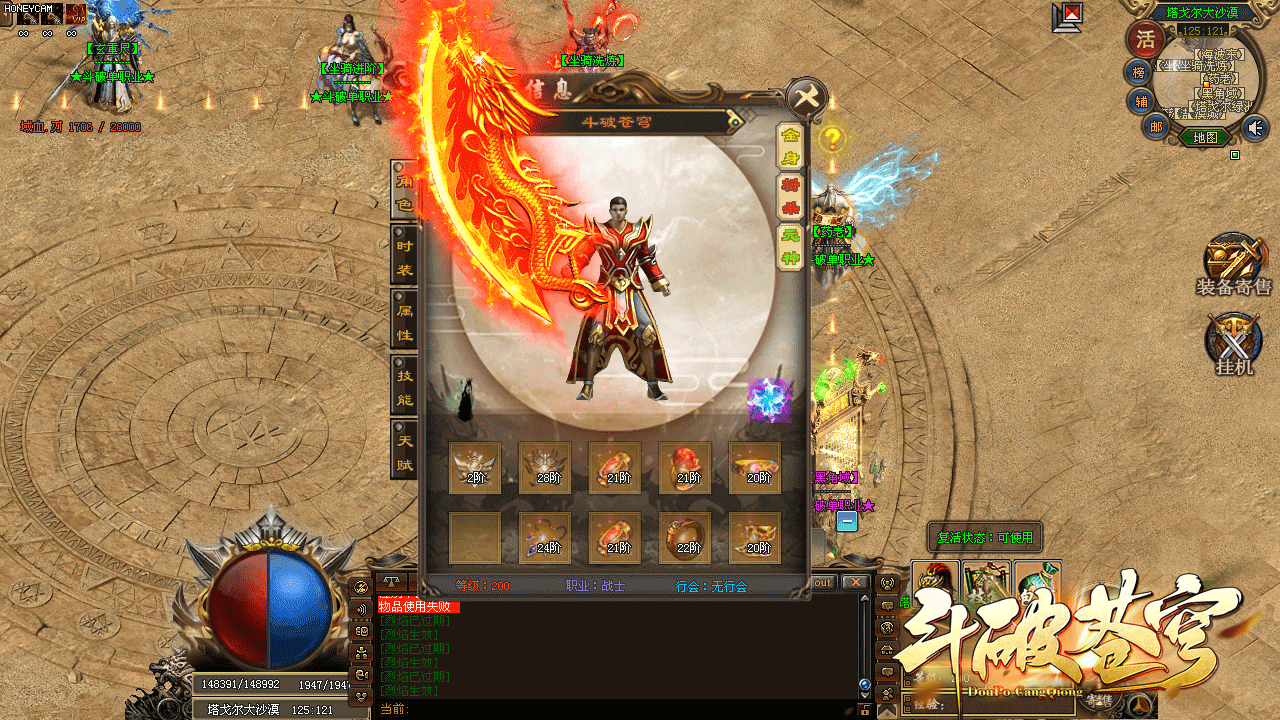Open the 榜 ranking button
The image size is (1280, 720).
[x=1137, y=72]
